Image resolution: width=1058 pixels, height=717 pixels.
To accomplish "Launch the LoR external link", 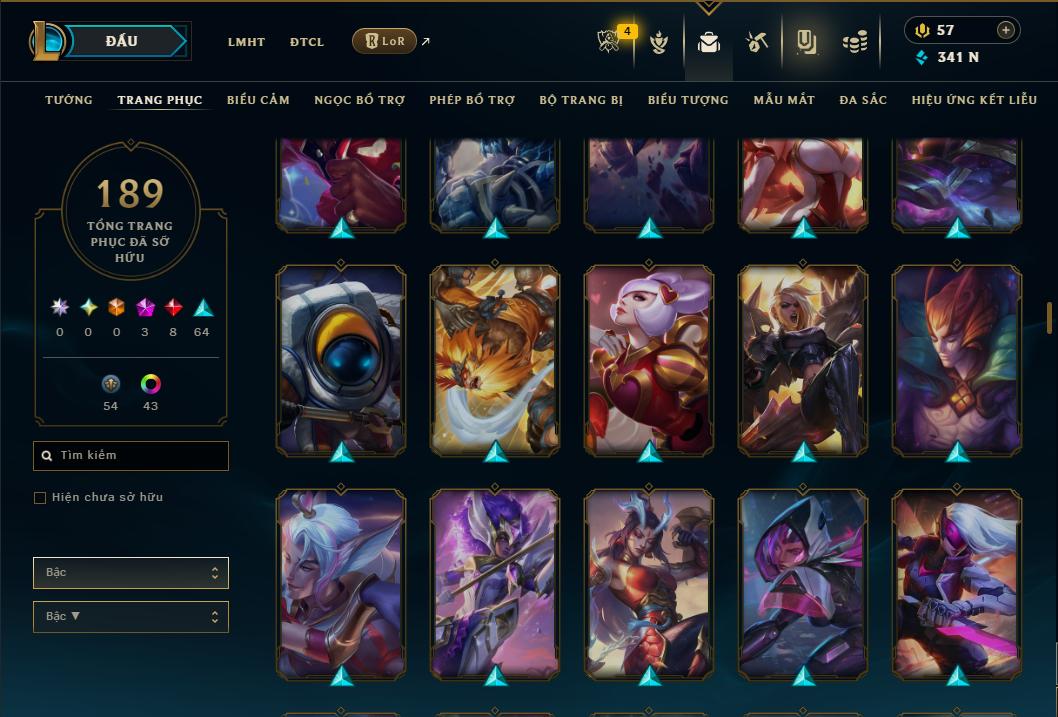I will (x=385, y=41).
